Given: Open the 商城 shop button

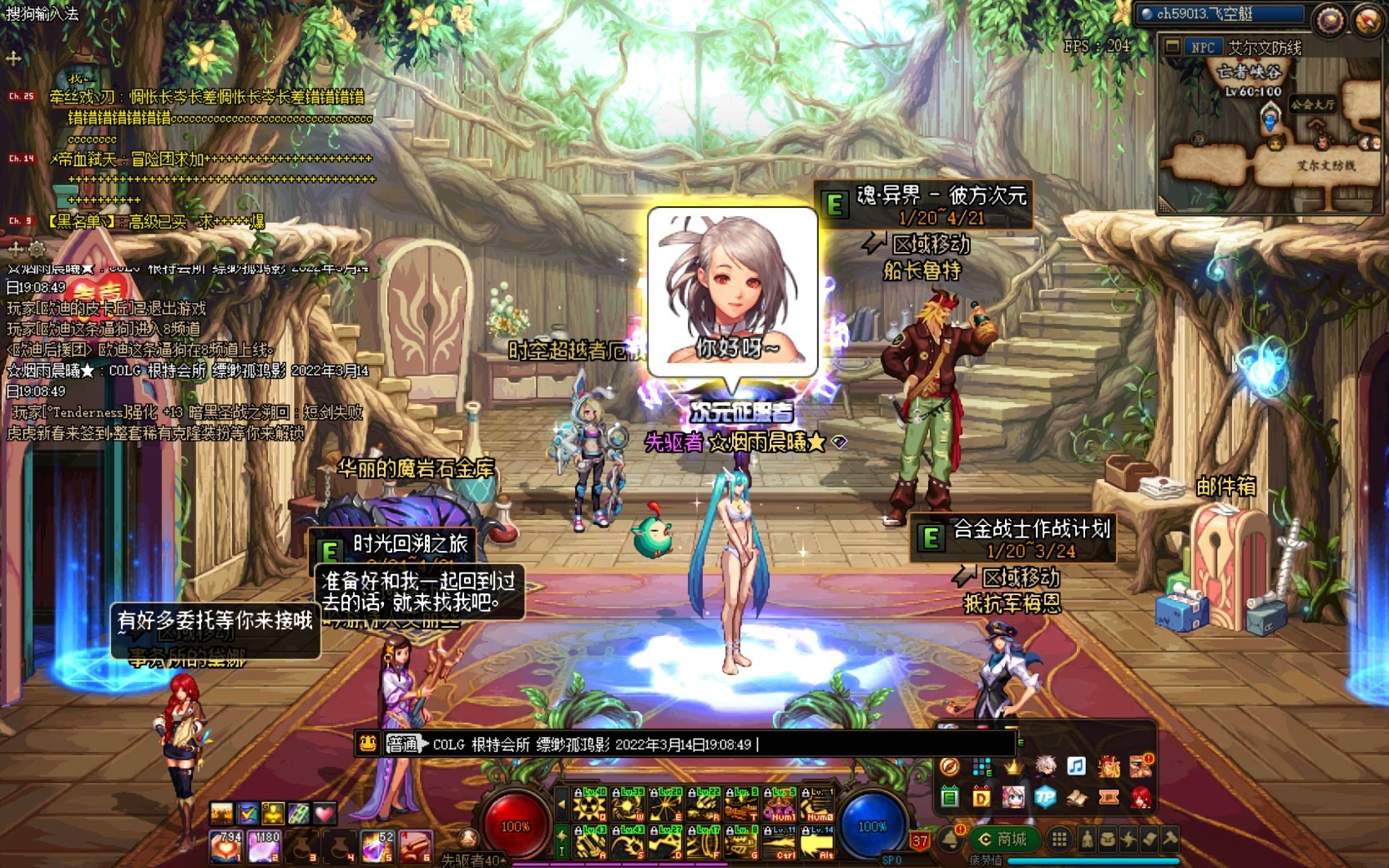Looking at the screenshot, I should [x=1003, y=839].
